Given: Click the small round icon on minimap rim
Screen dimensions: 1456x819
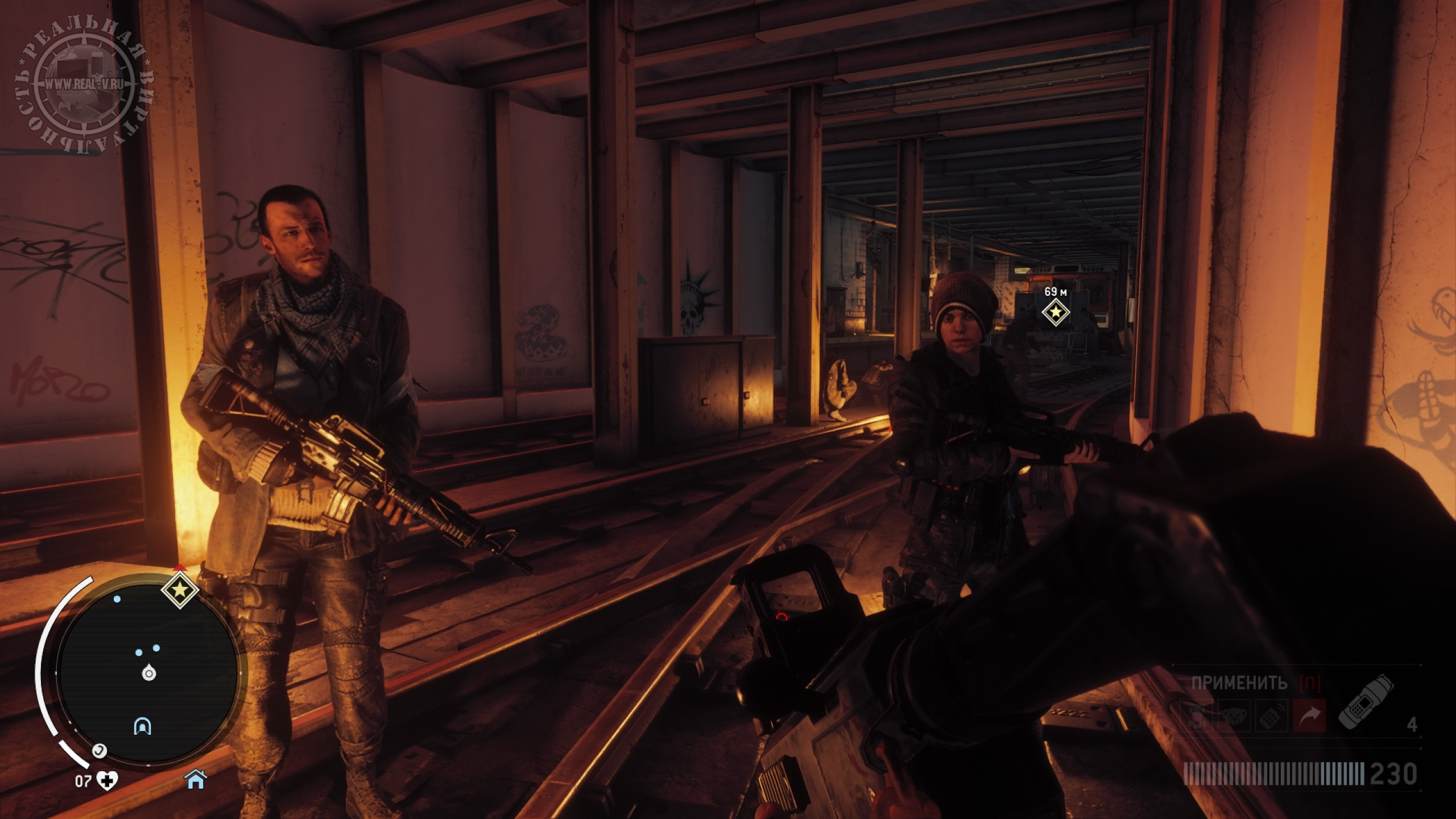Looking at the screenshot, I should pyautogui.click(x=100, y=751).
